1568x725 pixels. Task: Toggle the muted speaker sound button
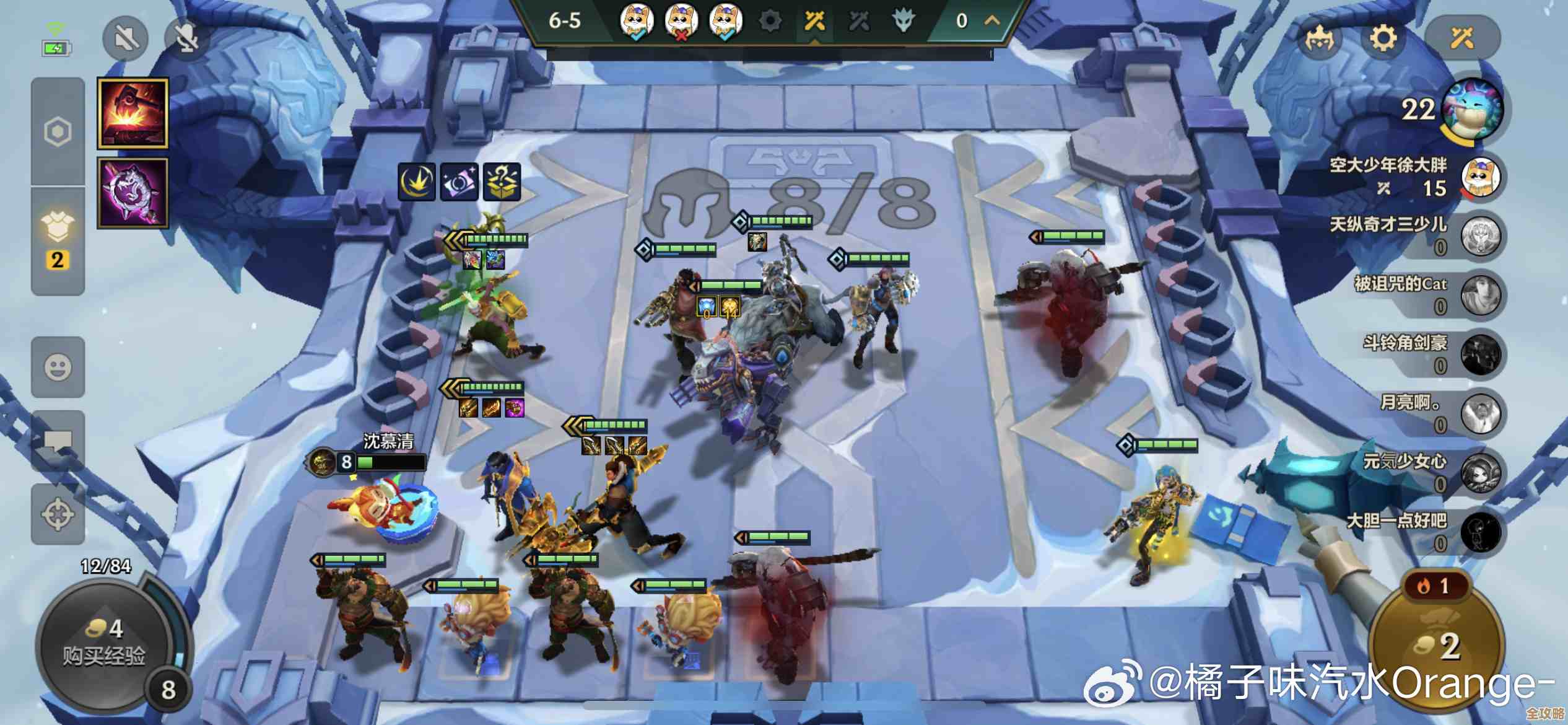point(126,38)
